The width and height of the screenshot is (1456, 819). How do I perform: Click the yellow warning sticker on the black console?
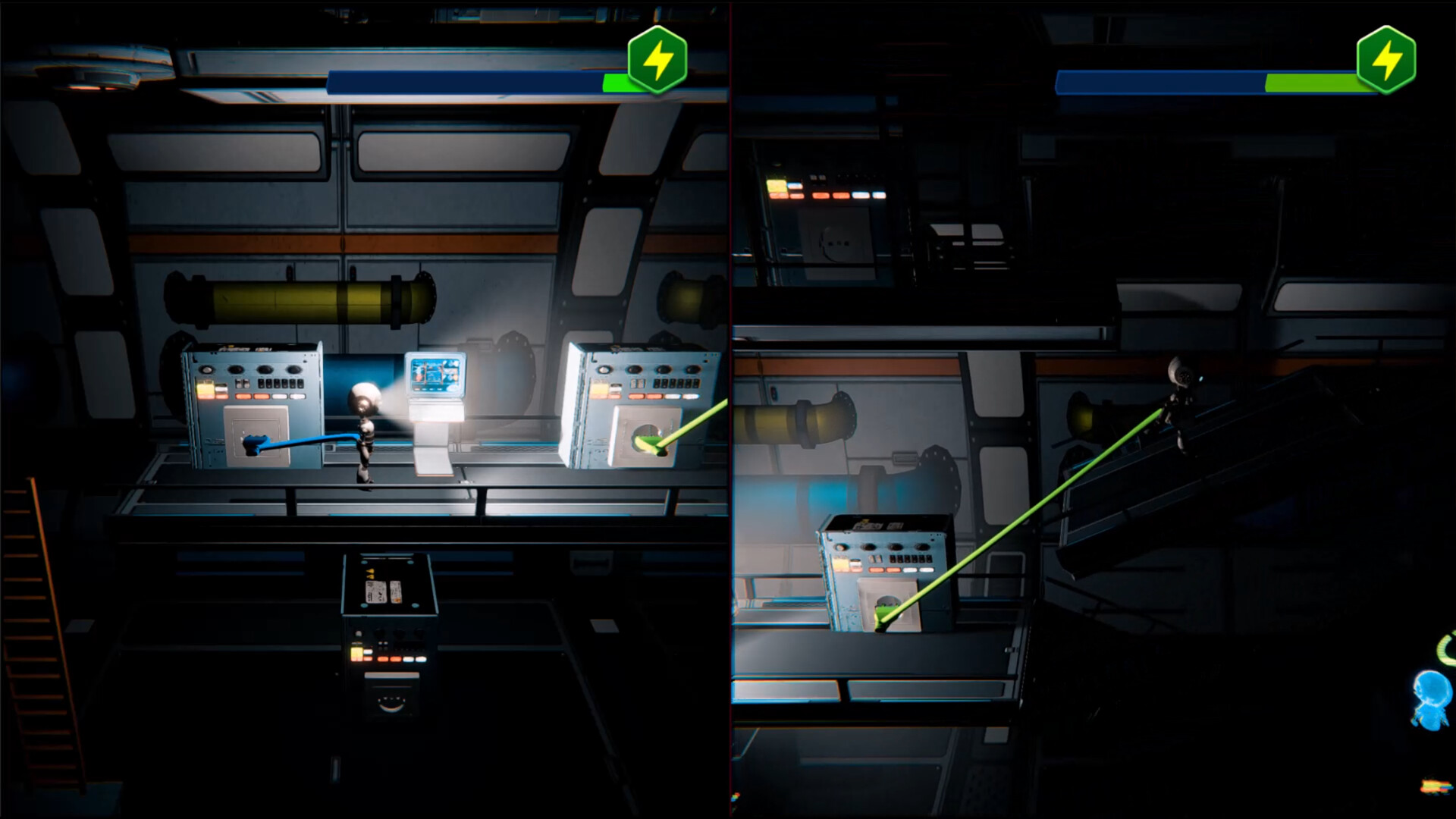[369, 573]
